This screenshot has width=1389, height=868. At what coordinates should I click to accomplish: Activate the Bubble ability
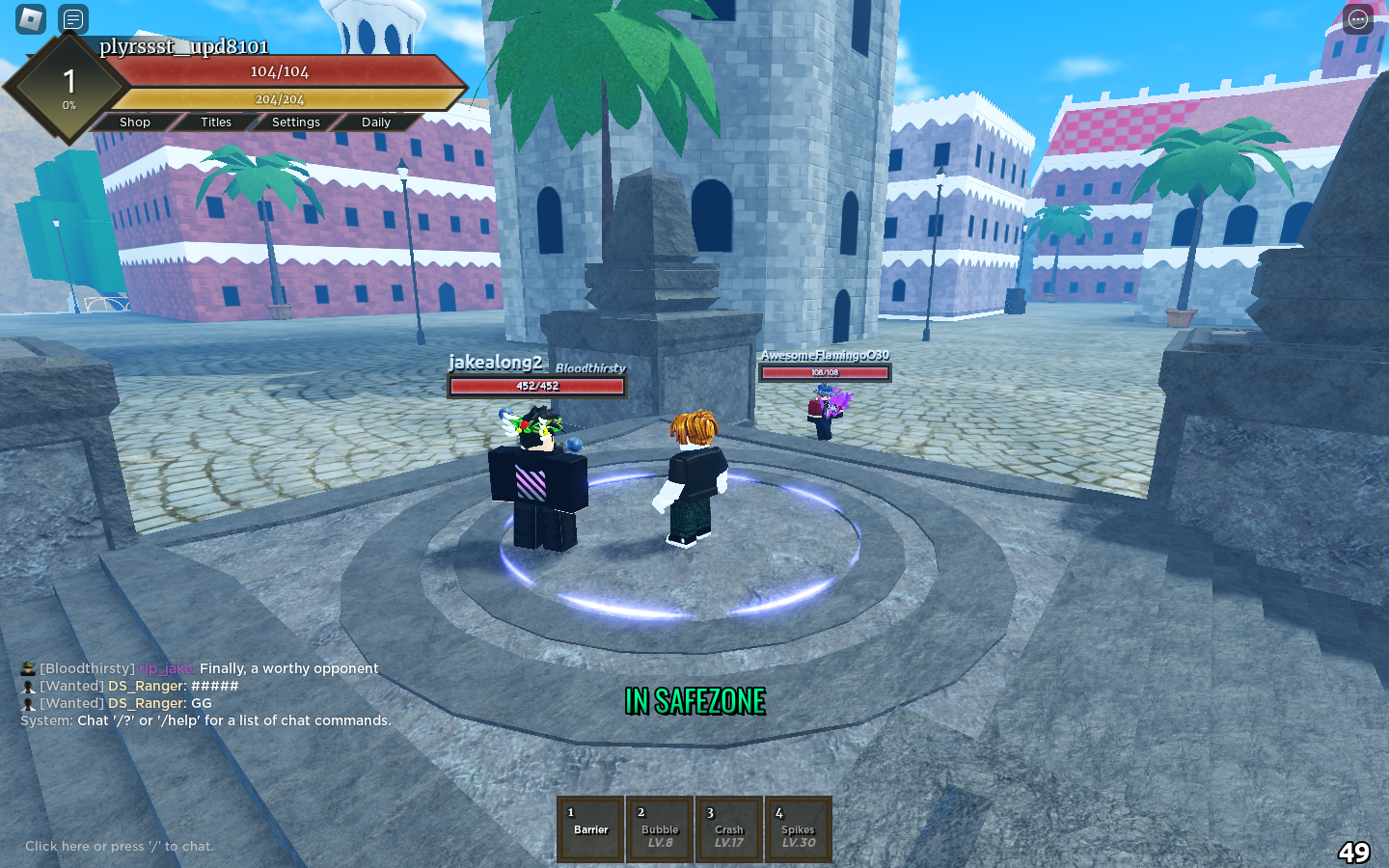[x=659, y=829]
